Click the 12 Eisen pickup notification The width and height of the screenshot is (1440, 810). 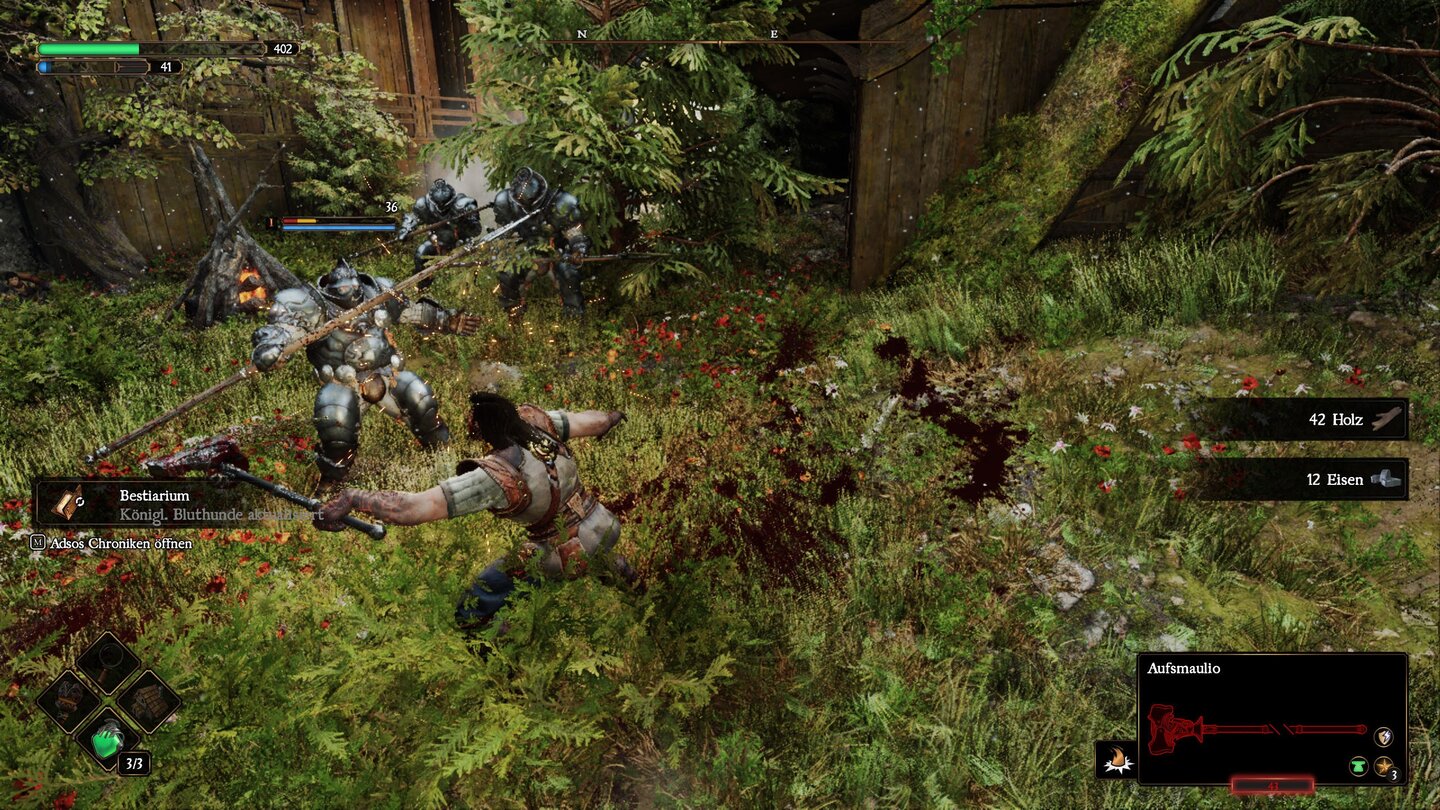[x=1304, y=480]
